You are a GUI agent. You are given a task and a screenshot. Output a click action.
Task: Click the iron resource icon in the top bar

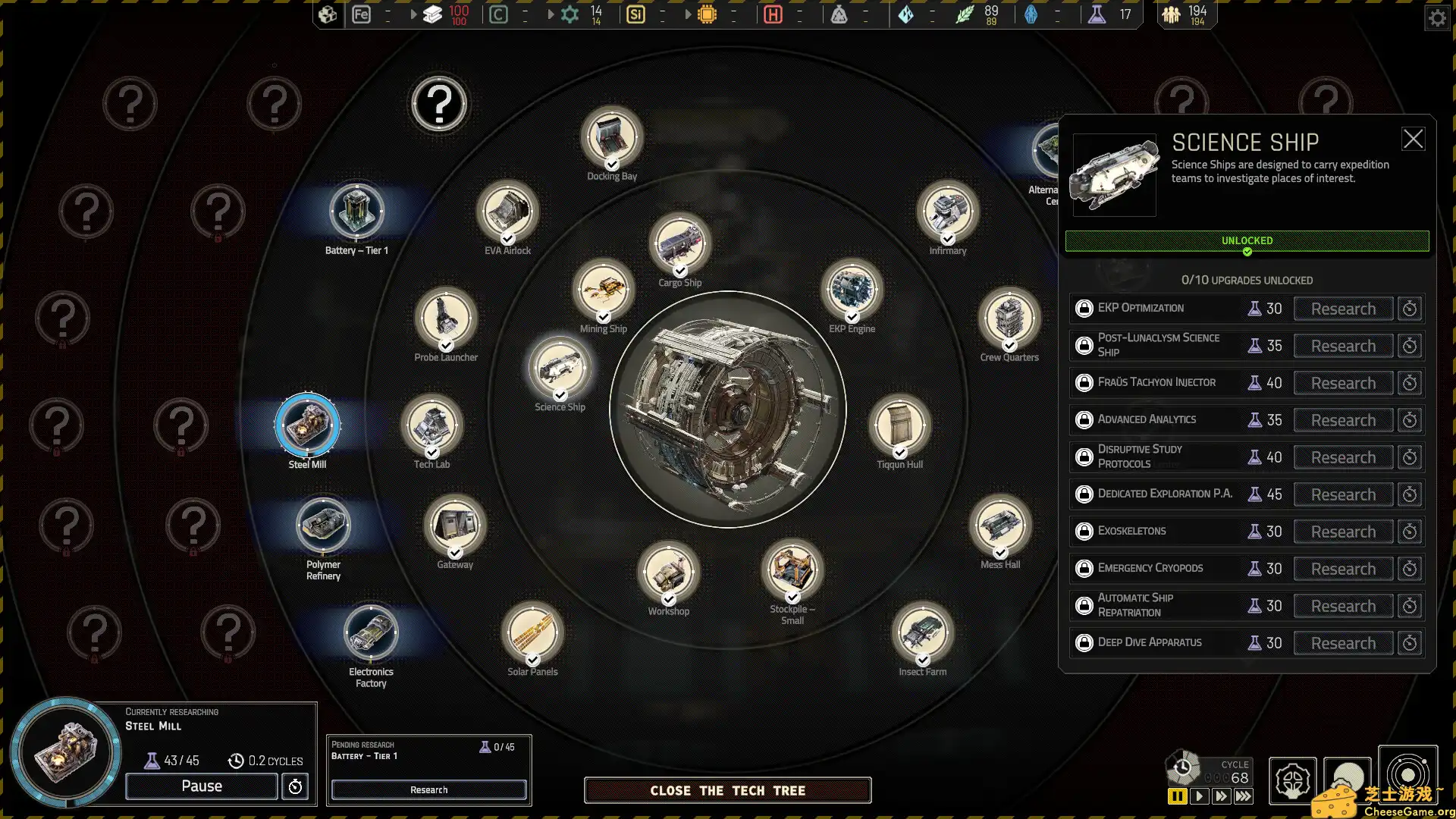click(x=361, y=14)
